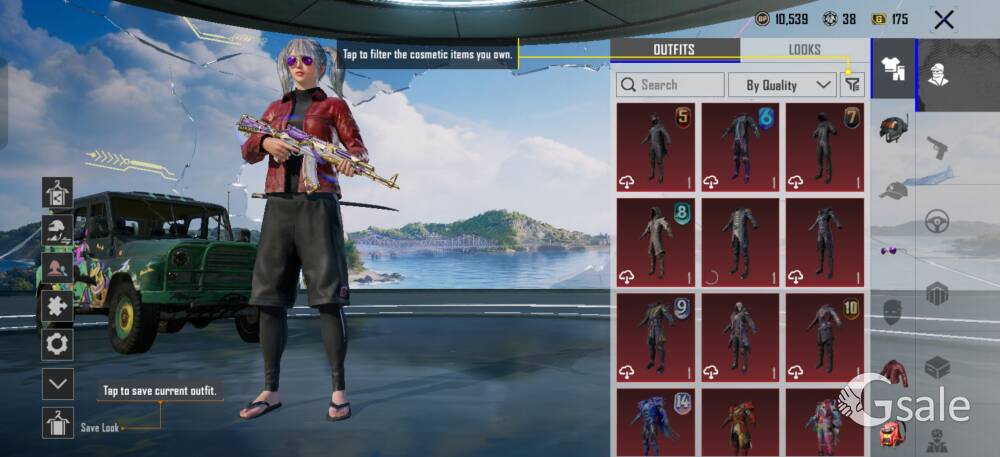Open the pistol weapon skins category
Image resolution: width=1000 pixels, height=457 pixels.
click(937, 146)
